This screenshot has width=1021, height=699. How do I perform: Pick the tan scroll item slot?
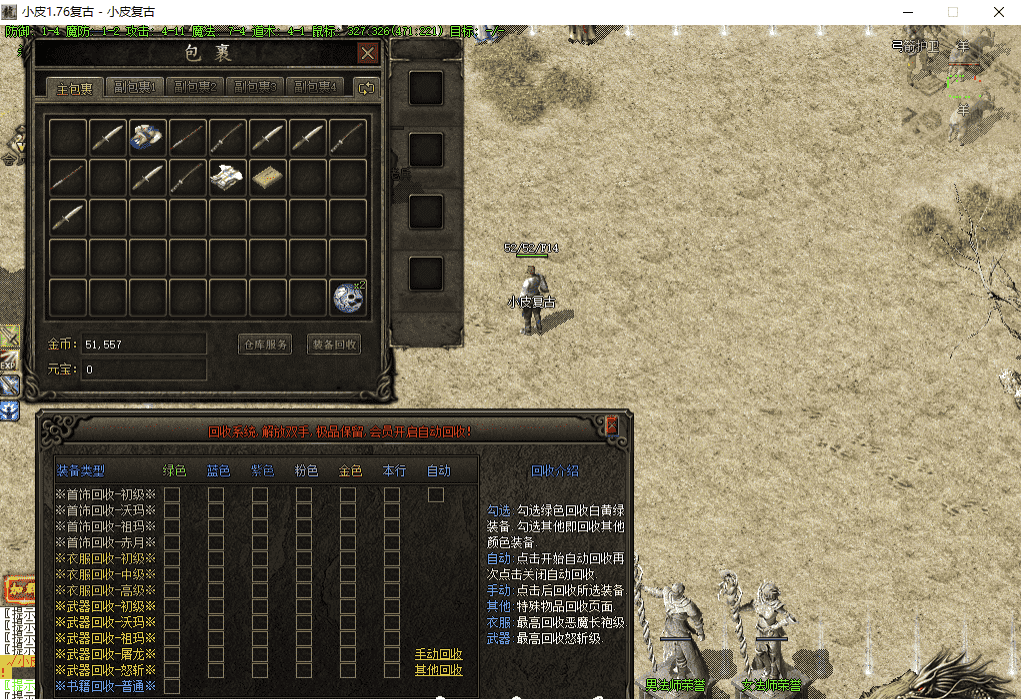click(x=267, y=177)
